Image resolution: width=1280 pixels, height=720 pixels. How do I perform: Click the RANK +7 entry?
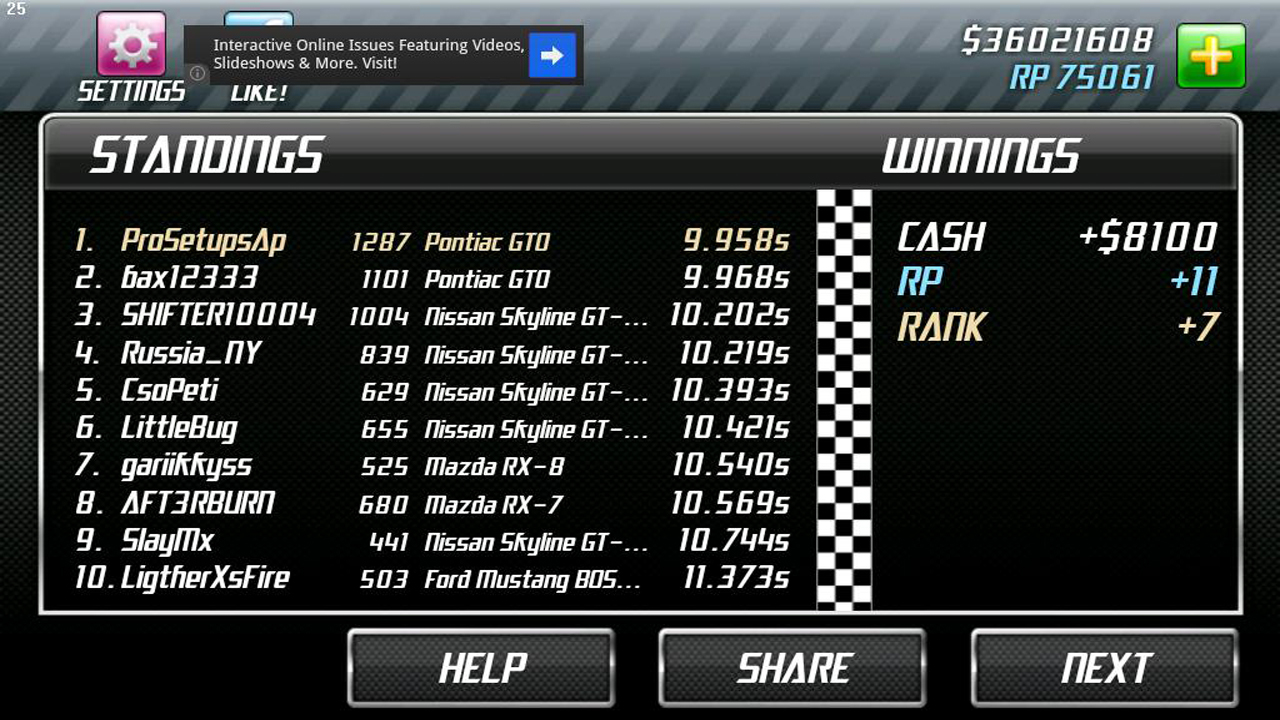[1050, 329]
